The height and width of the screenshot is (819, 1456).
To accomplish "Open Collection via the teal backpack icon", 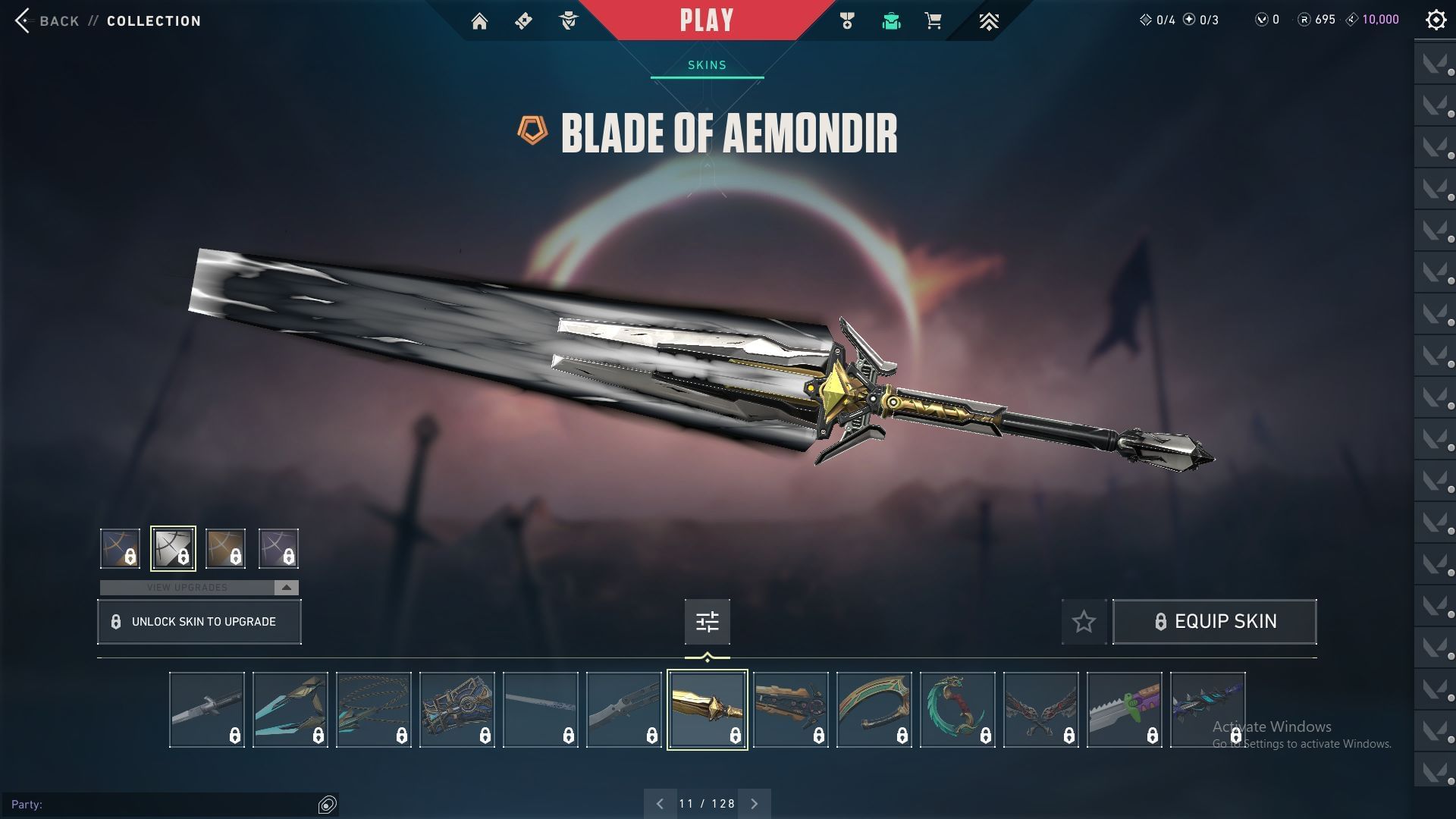I will tap(891, 20).
